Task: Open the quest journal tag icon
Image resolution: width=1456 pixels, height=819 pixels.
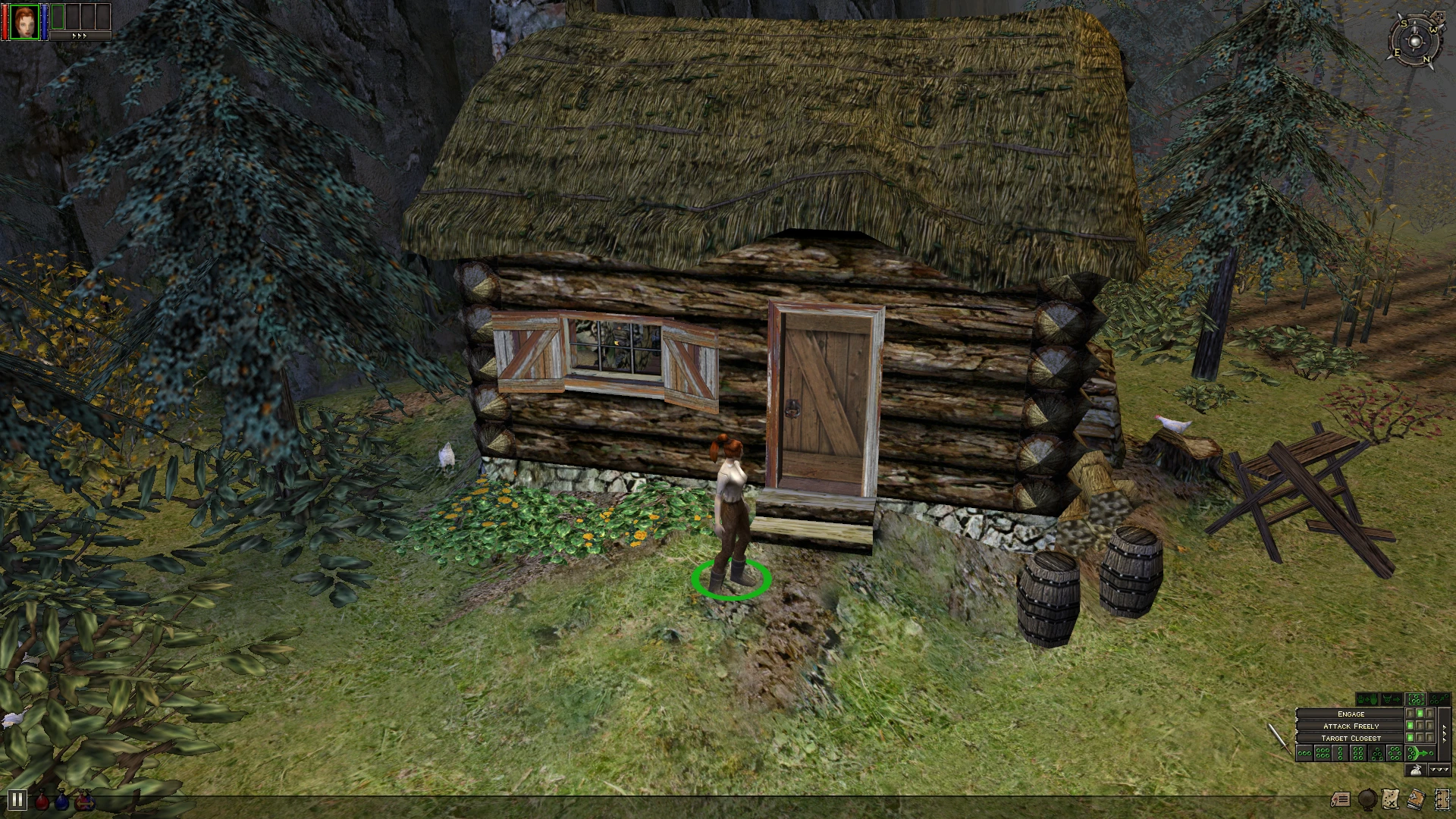Action: coord(1341,799)
